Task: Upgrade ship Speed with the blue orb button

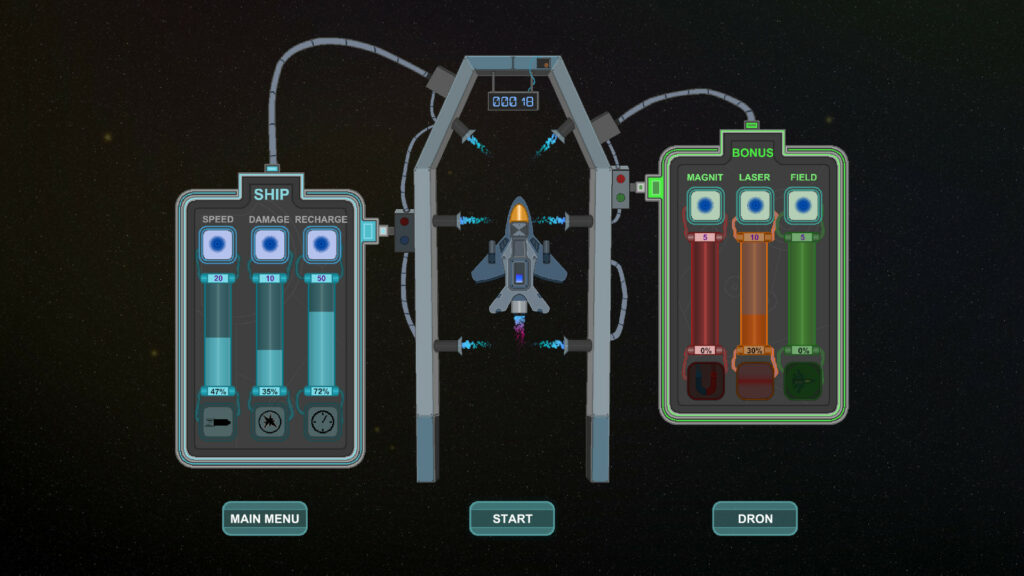Action: (x=218, y=244)
